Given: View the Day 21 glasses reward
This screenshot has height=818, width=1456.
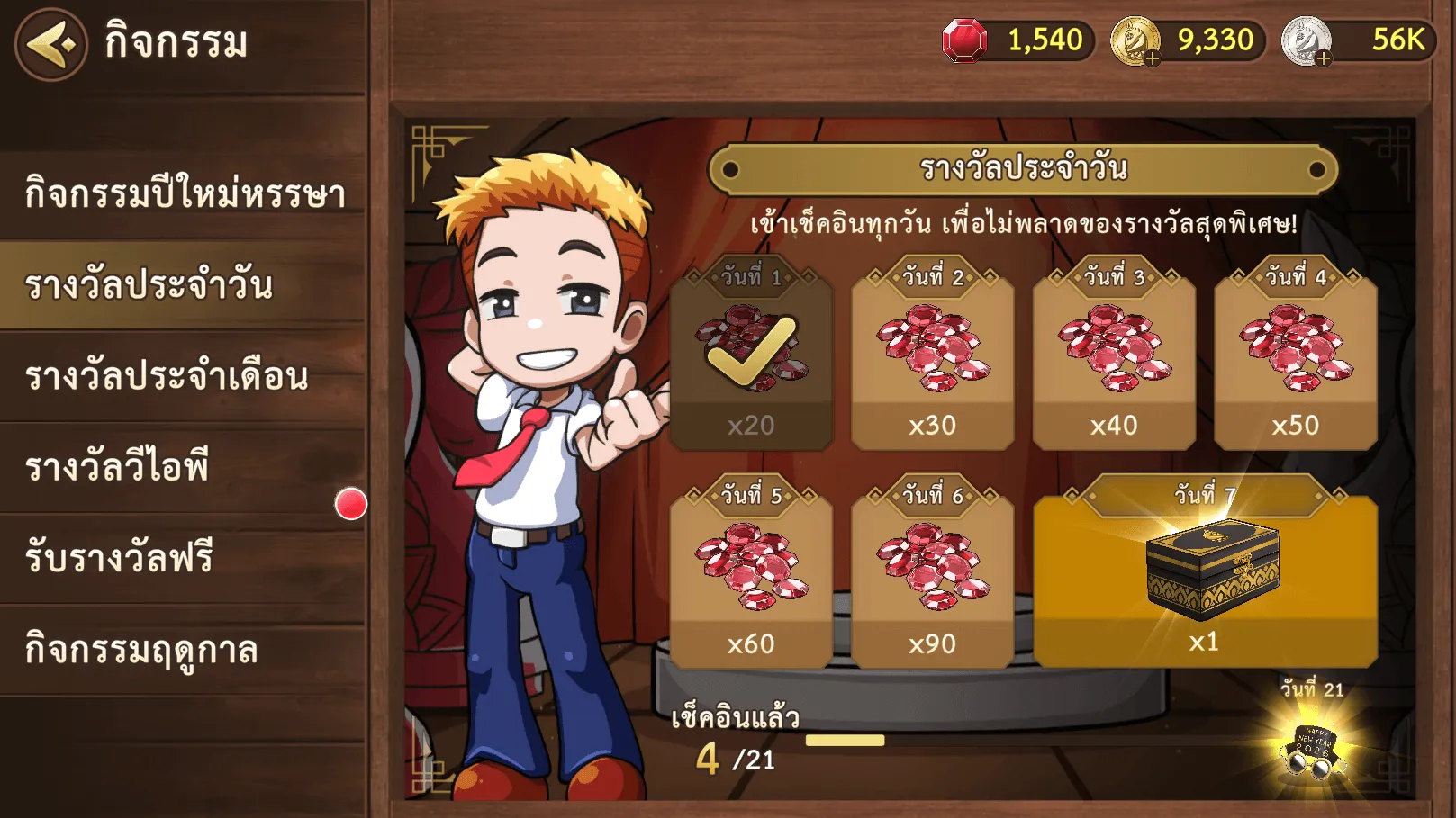Looking at the screenshot, I should [x=1314, y=749].
